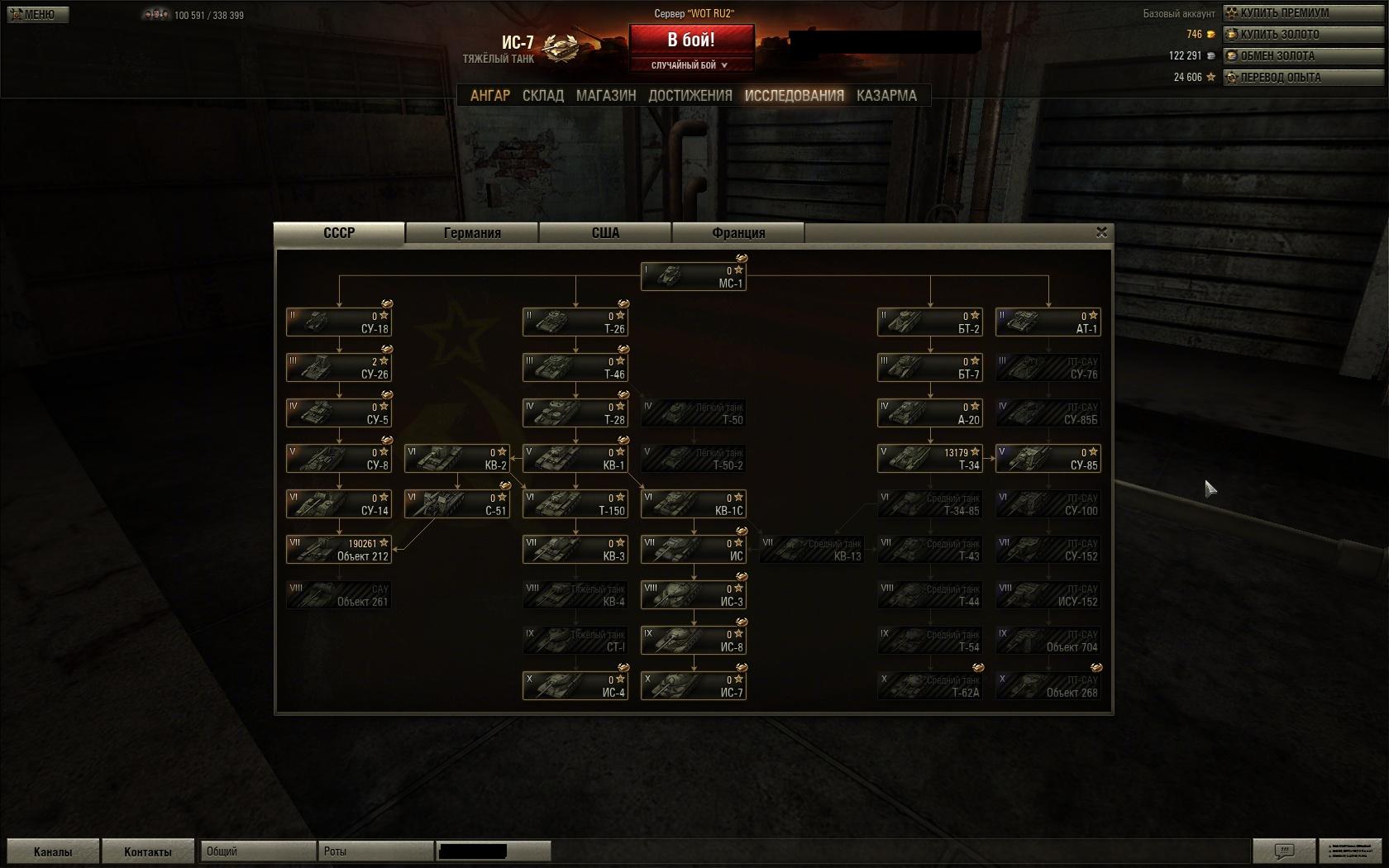Show the Достижения page

tap(690, 96)
